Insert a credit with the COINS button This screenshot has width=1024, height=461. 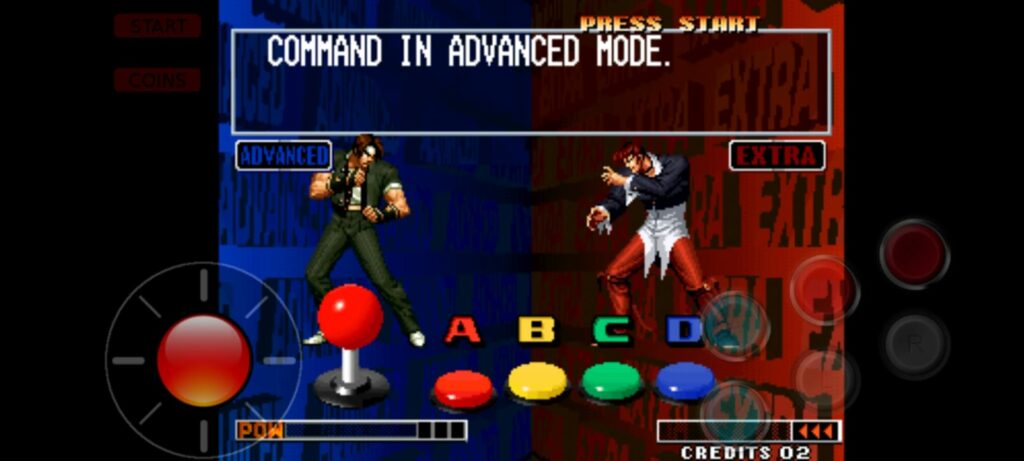tap(157, 80)
